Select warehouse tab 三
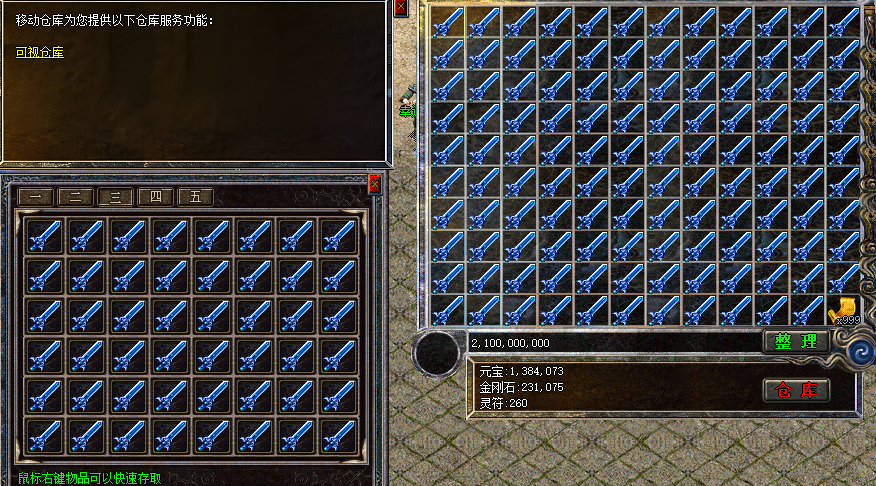The image size is (876, 486). tap(115, 197)
